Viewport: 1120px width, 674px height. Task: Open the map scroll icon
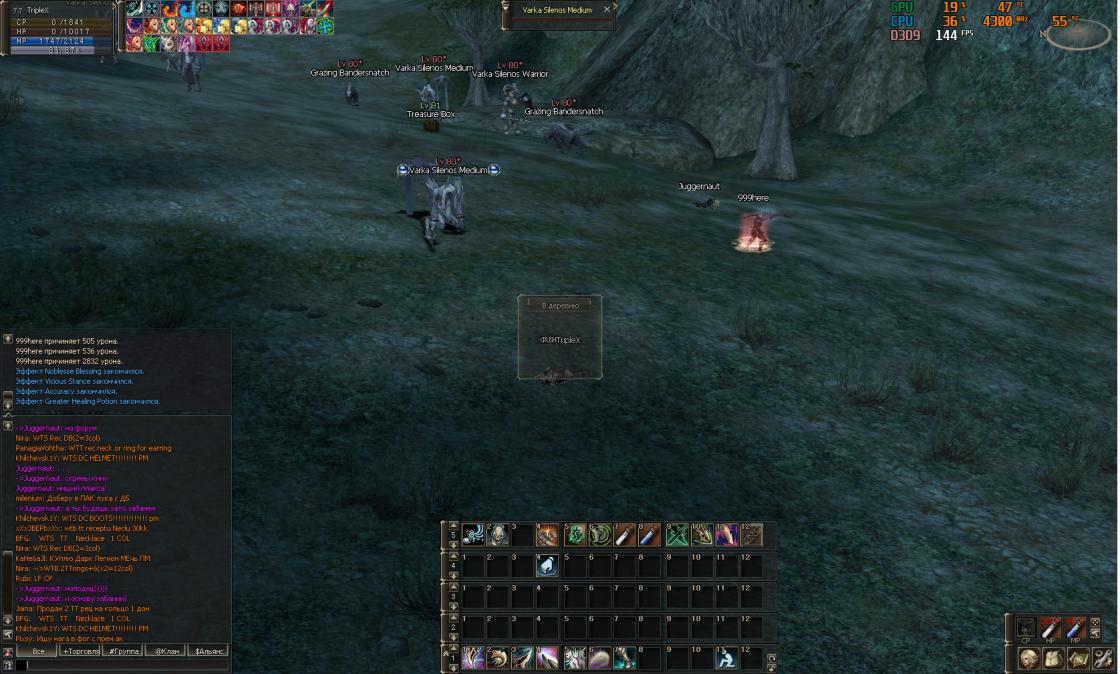coord(1078,658)
